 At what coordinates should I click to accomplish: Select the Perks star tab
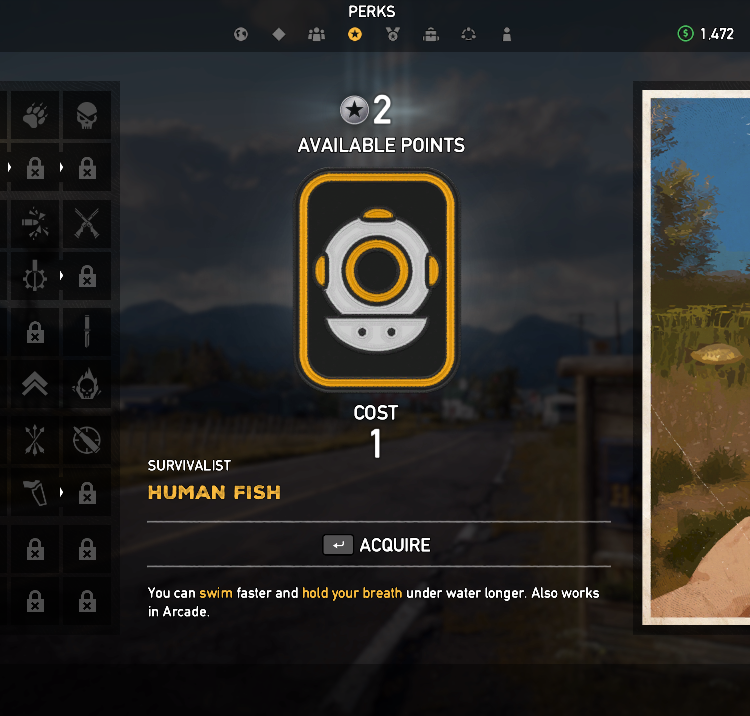[x=355, y=35]
